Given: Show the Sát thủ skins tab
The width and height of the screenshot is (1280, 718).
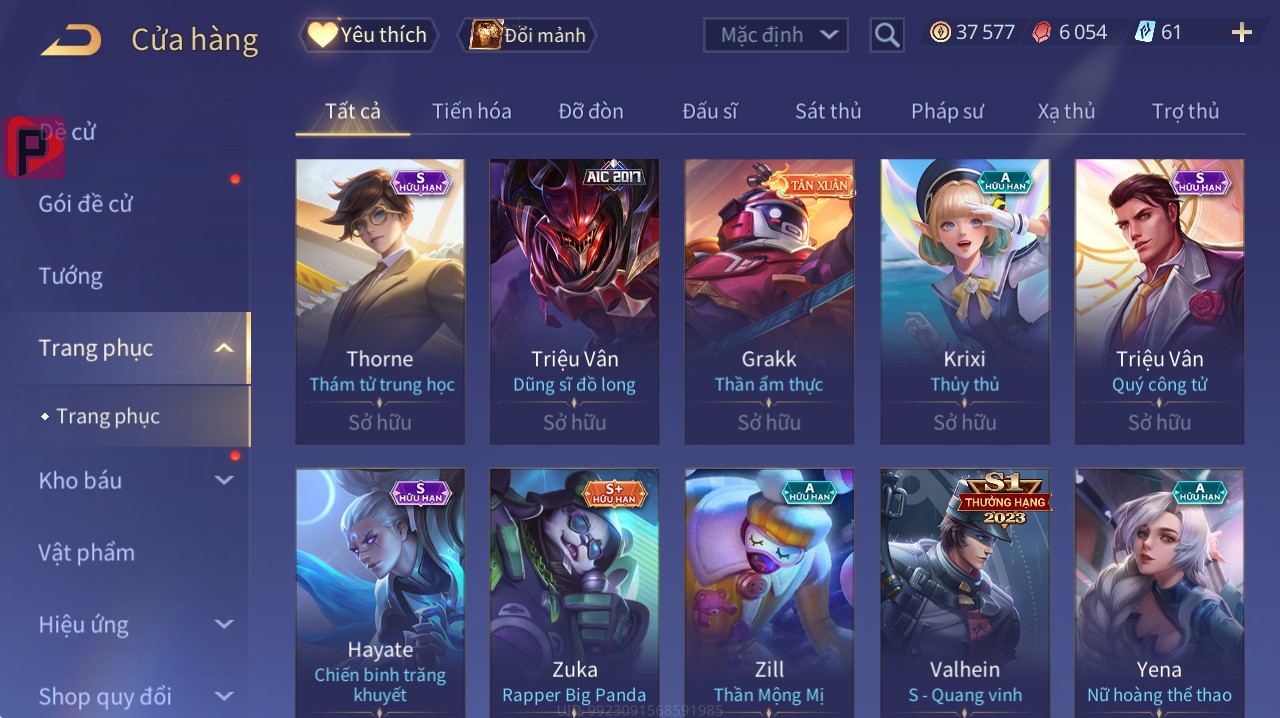Looking at the screenshot, I should coord(828,111).
